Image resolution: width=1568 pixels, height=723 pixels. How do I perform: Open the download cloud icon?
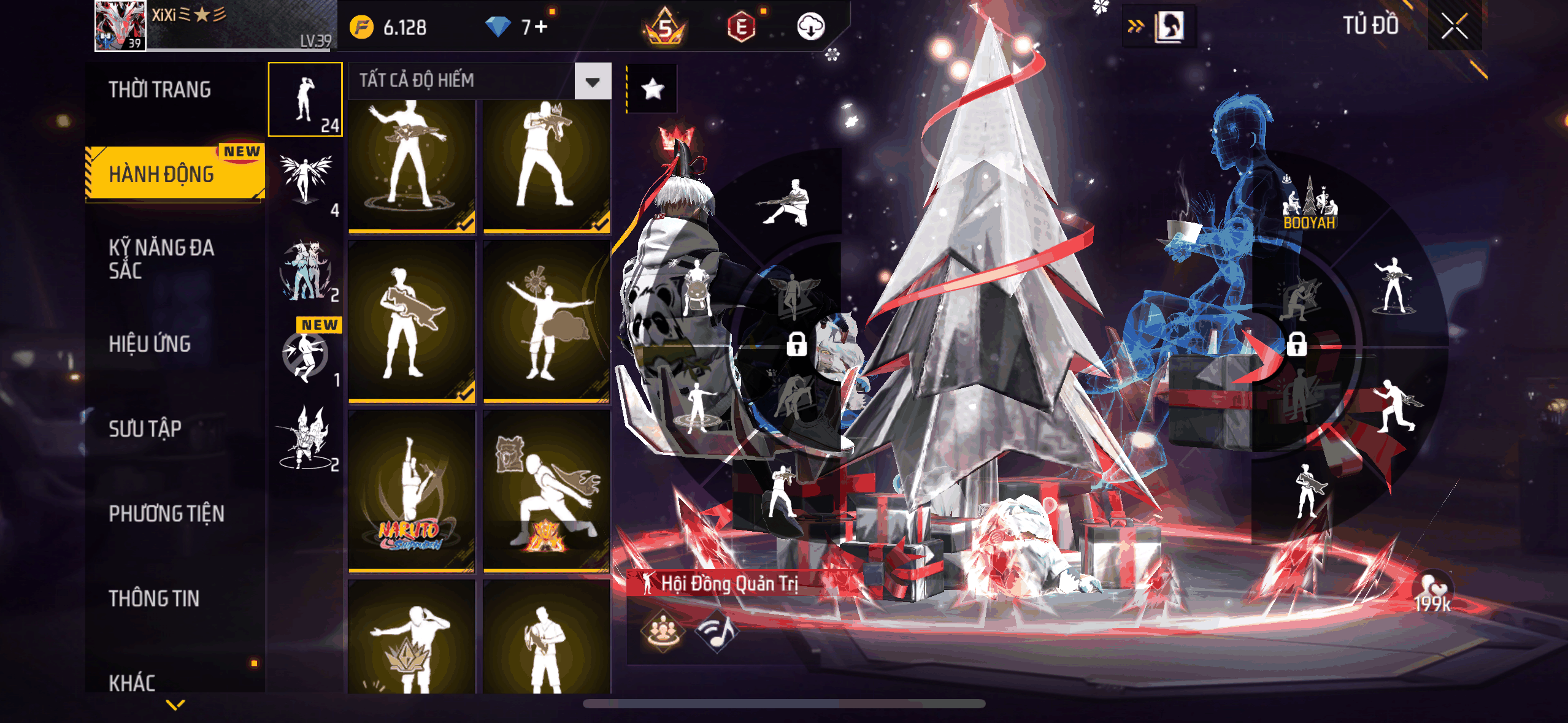[810, 26]
